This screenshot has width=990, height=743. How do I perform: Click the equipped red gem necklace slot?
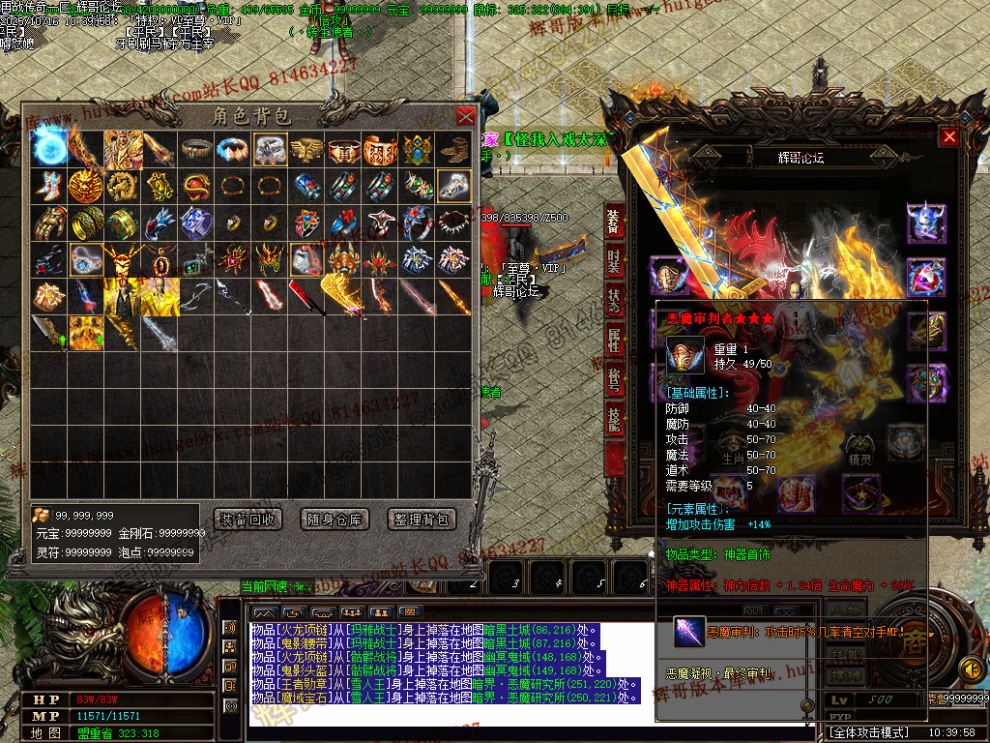pos(924,276)
